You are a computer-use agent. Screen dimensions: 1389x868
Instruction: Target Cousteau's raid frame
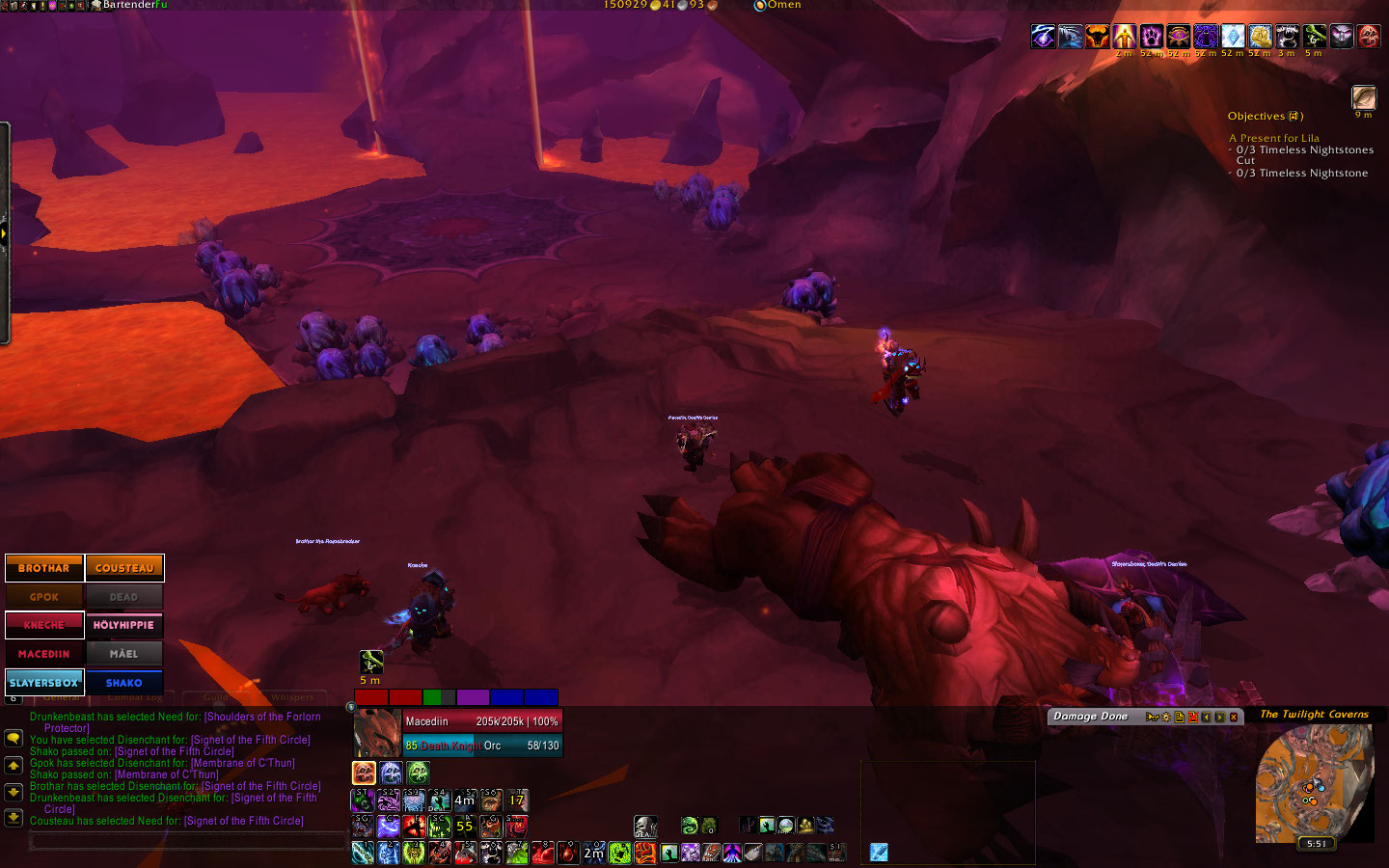124,568
